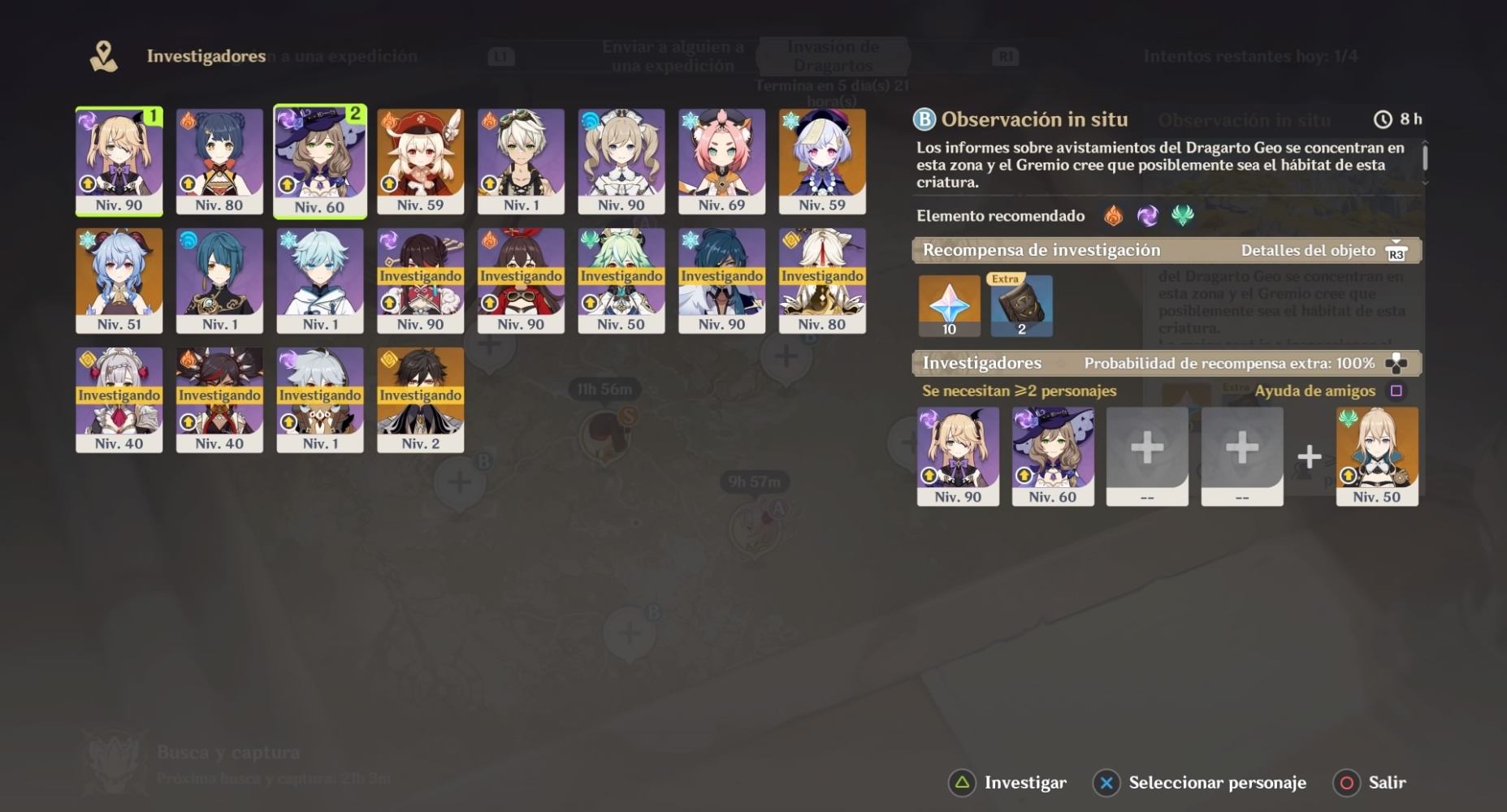Select Chongyun's Niv. 1 Cryo card
The width and height of the screenshot is (1507, 812).
pos(320,280)
